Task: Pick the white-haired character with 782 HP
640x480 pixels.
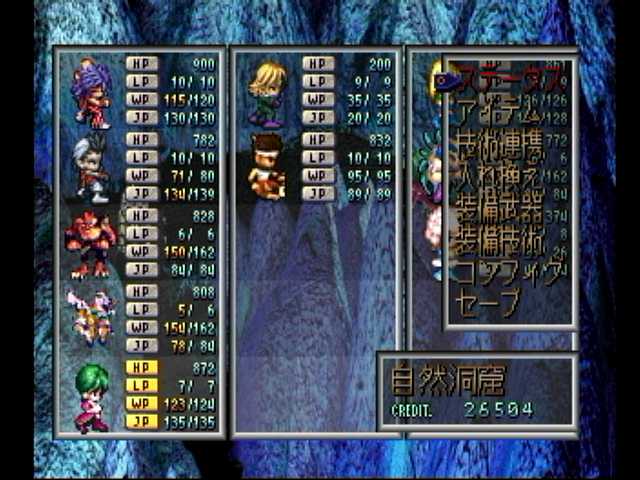Action: tap(91, 168)
